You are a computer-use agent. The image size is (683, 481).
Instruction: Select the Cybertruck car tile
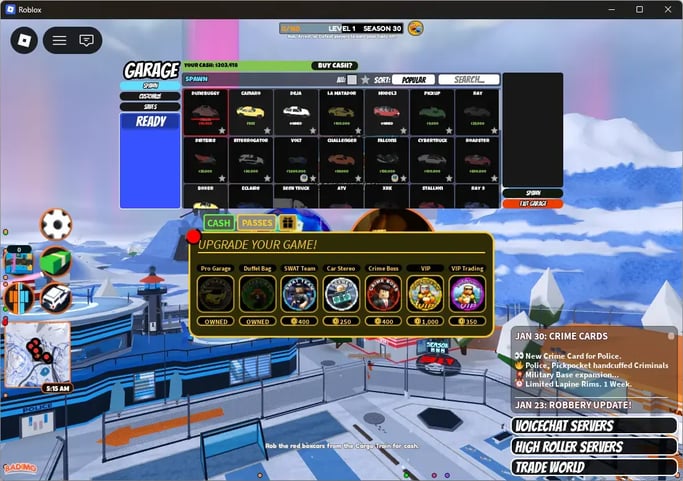(x=431, y=159)
